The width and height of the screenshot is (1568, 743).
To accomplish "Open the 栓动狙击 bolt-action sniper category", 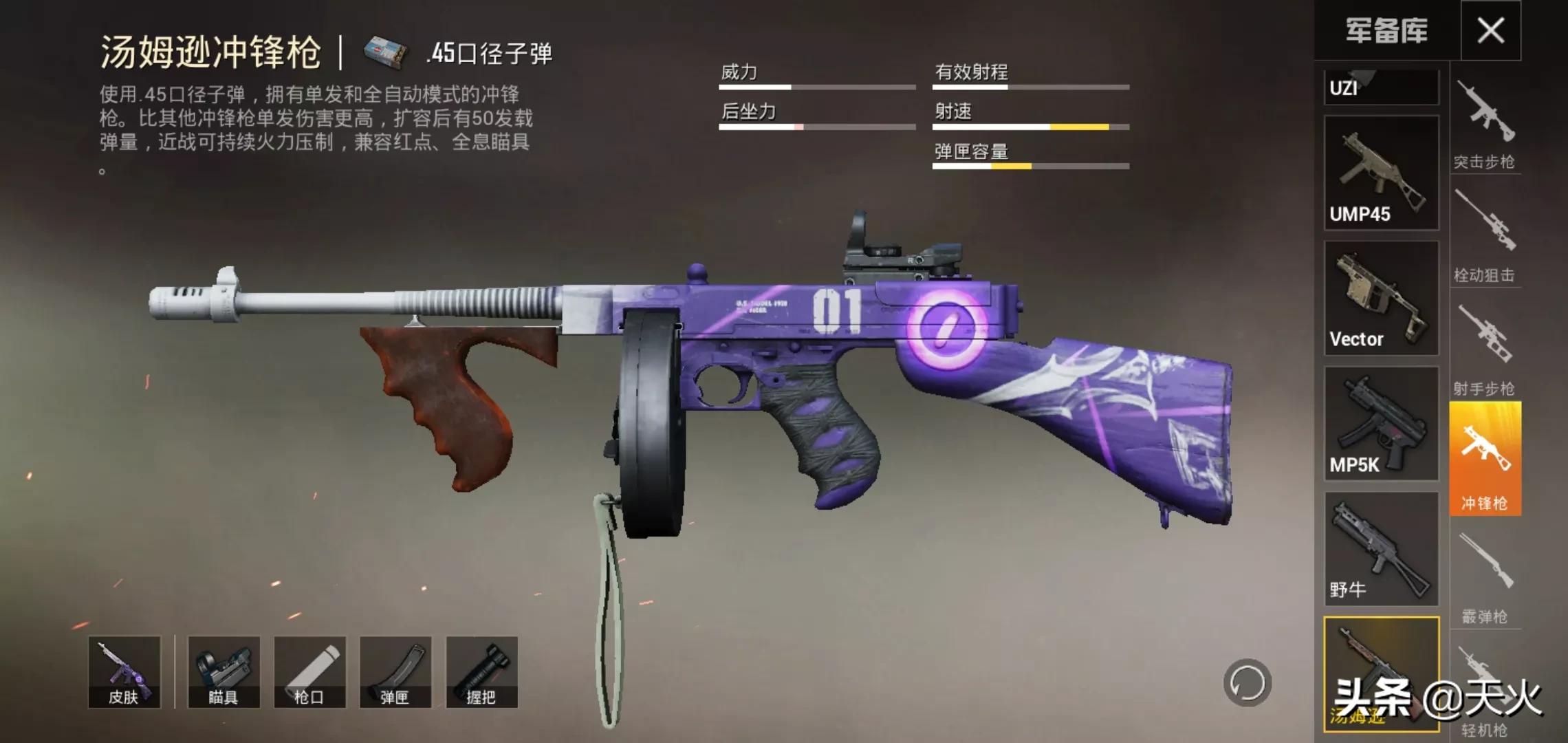I will 1484,237.
